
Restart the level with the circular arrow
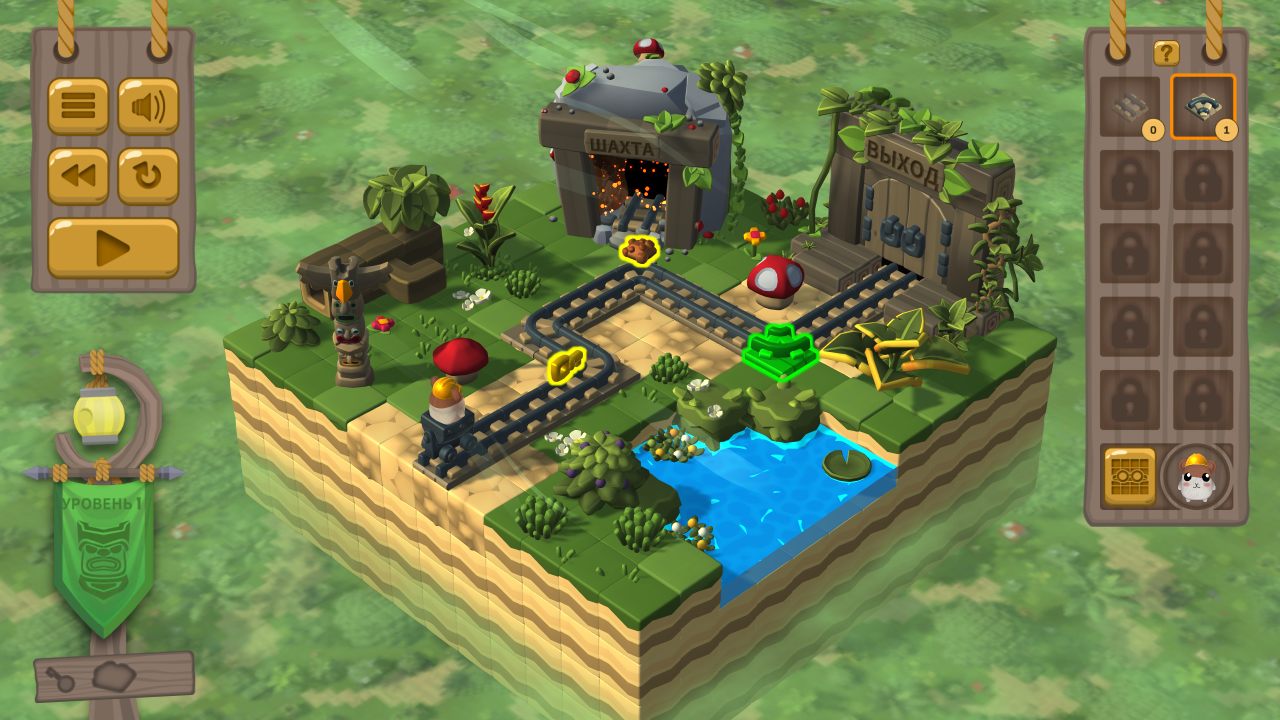click(148, 176)
